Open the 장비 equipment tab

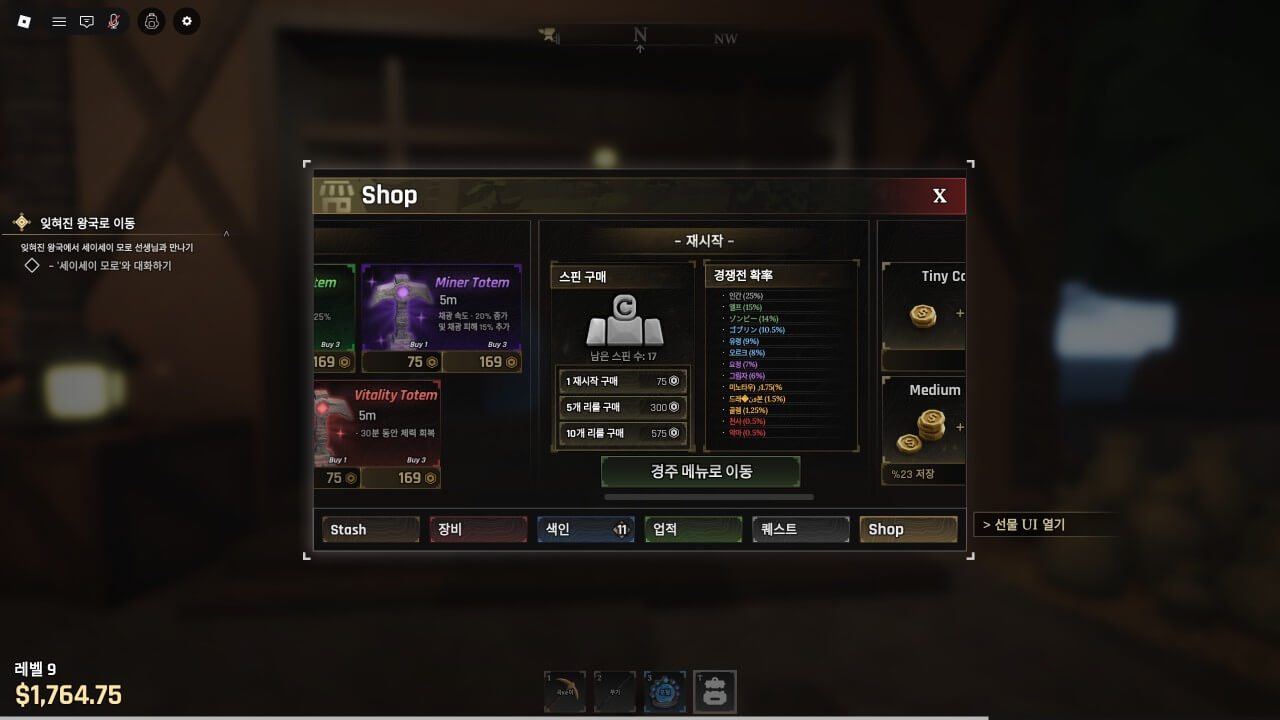(x=478, y=529)
